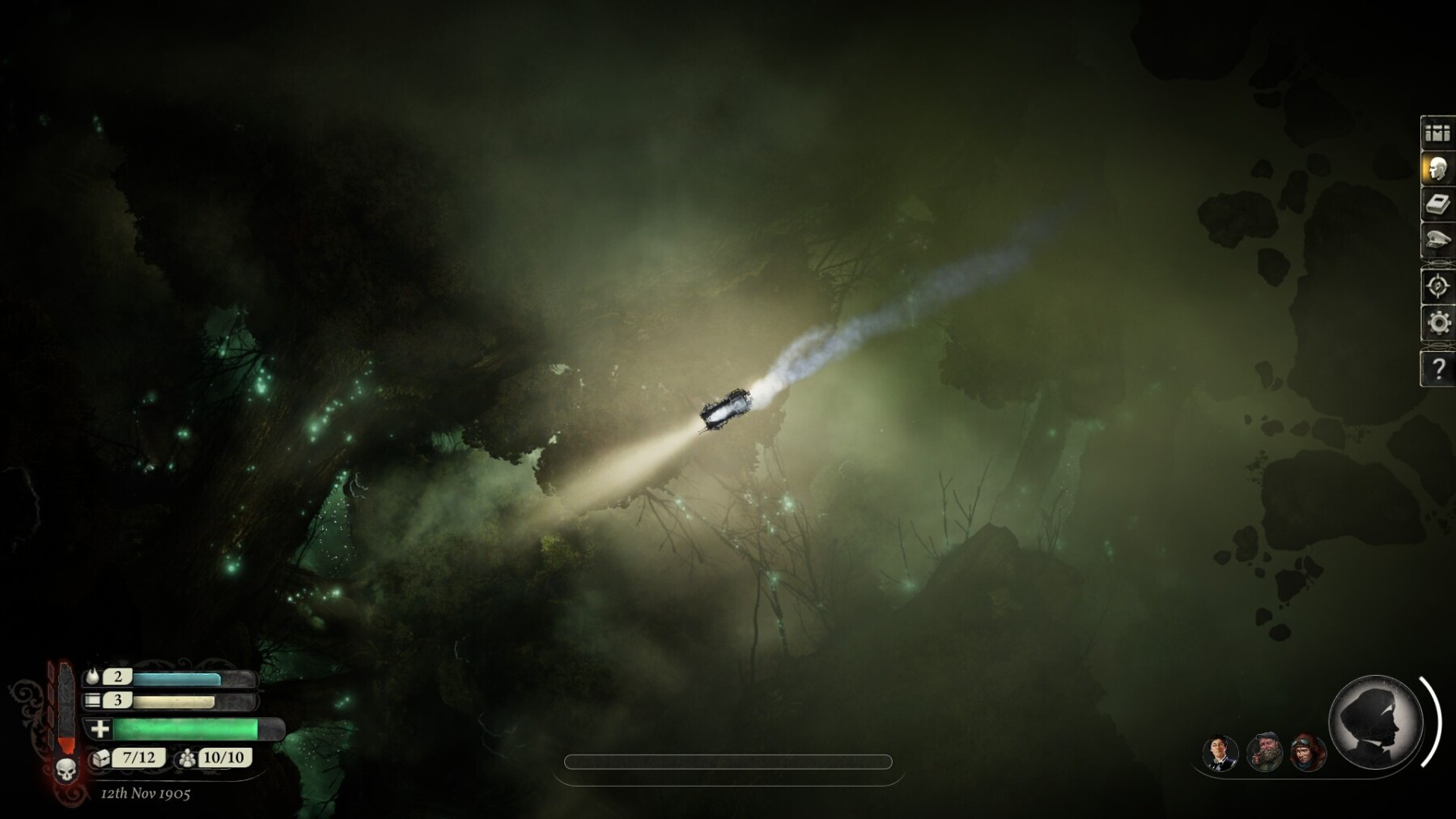Show the officers cap icon panel
This screenshot has height=819, width=1456.
point(1437,240)
